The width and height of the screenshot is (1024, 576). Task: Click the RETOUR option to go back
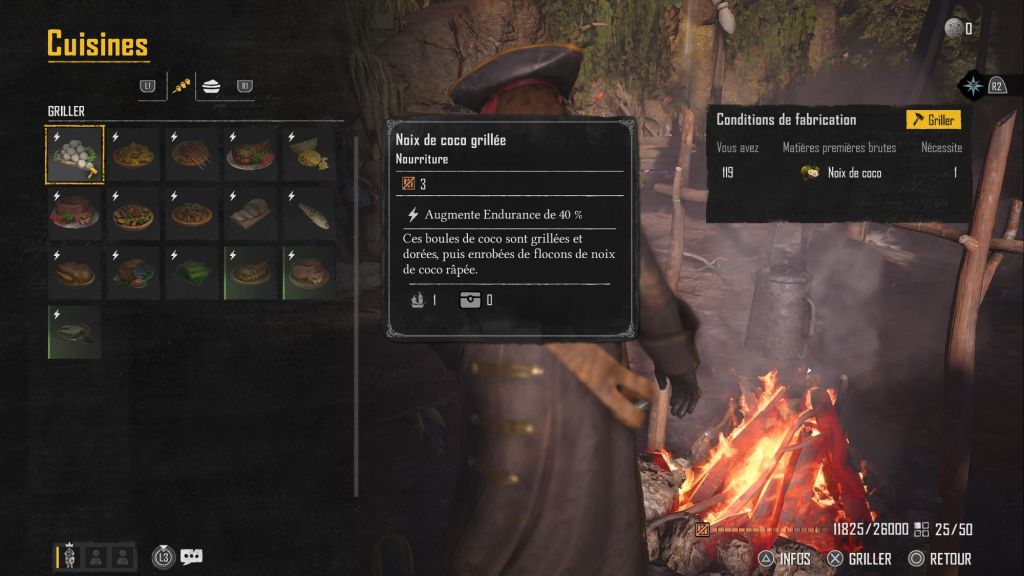[x=939, y=559]
